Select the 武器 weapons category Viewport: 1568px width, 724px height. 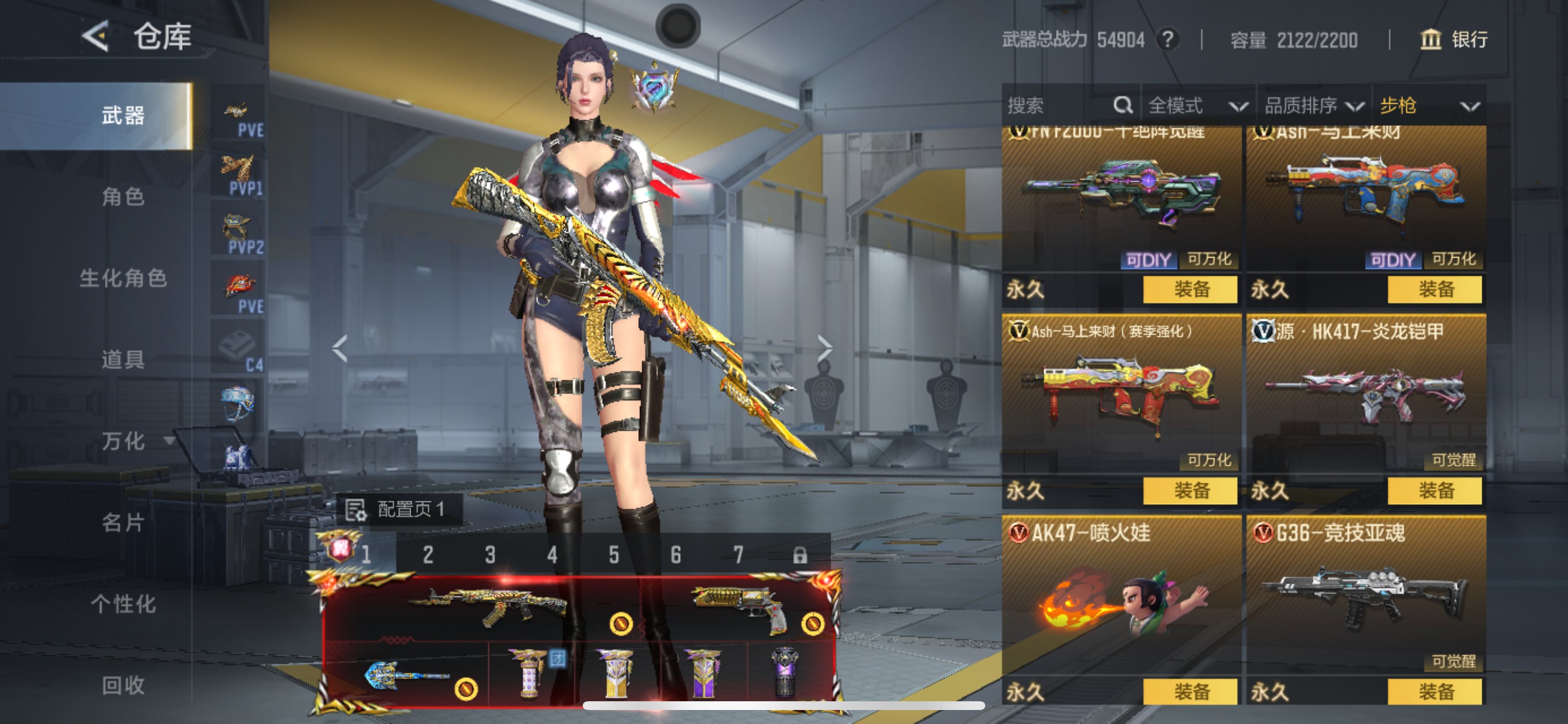[123, 115]
